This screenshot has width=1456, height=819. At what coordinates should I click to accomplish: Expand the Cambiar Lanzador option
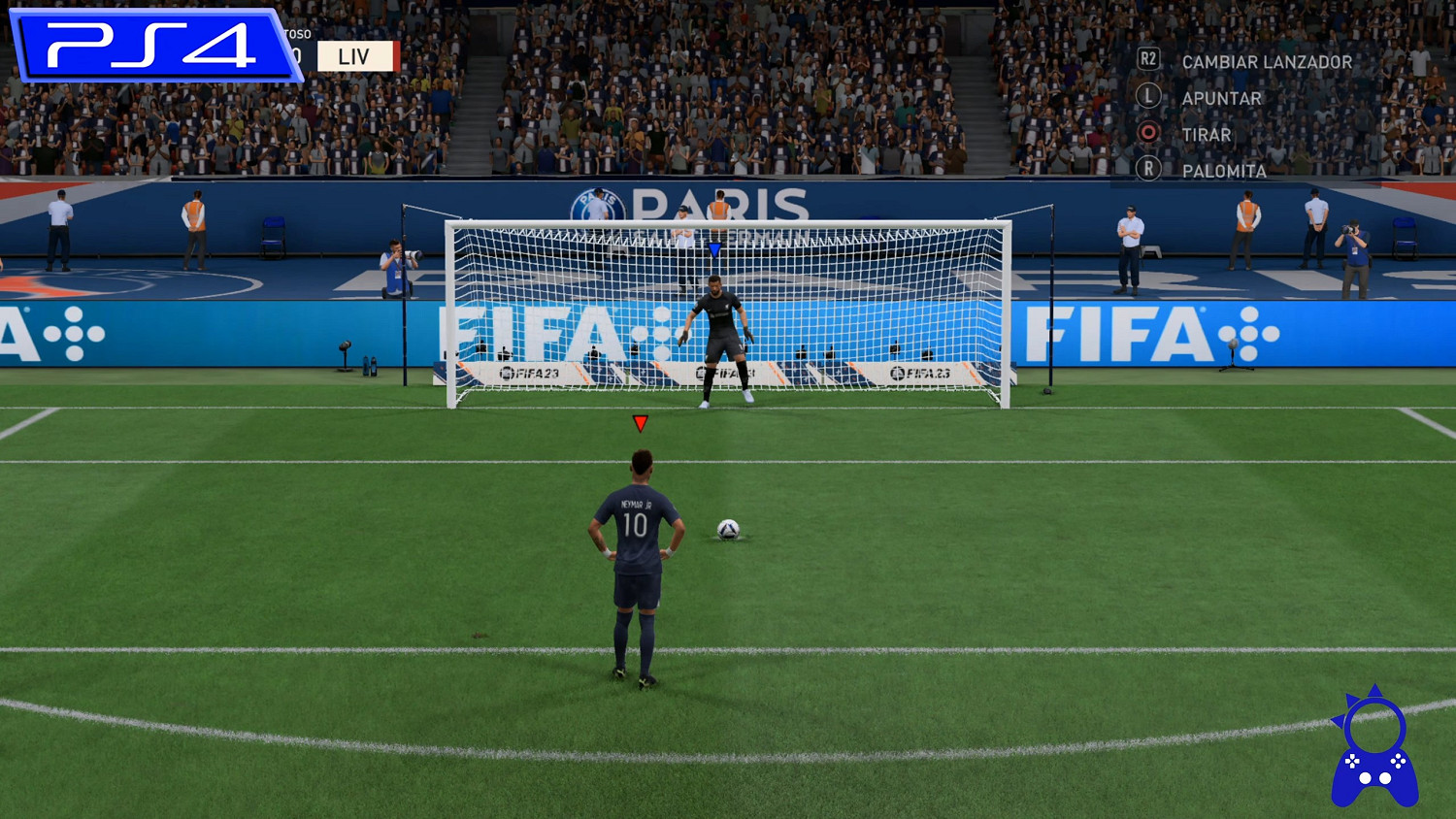click(x=1267, y=60)
